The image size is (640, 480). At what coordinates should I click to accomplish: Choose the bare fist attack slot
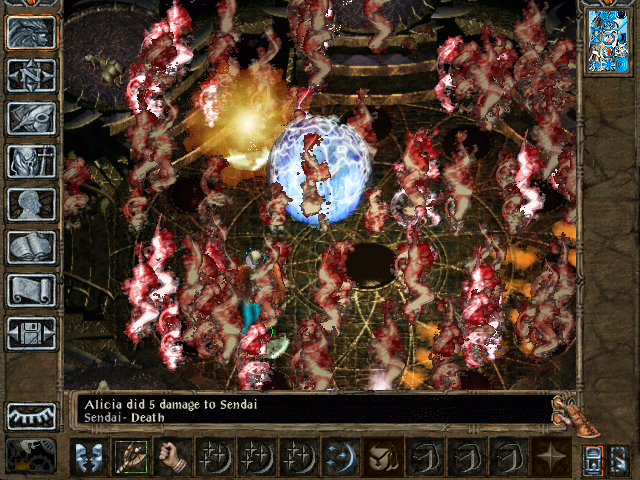coord(172,458)
